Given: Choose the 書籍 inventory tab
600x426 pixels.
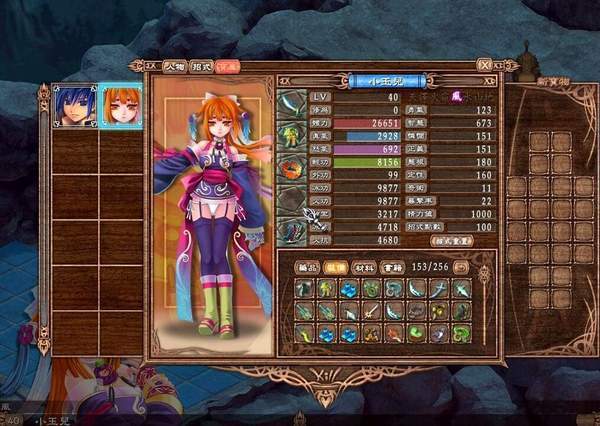Looking at the screenshot, I should click(x=393, y=267).
